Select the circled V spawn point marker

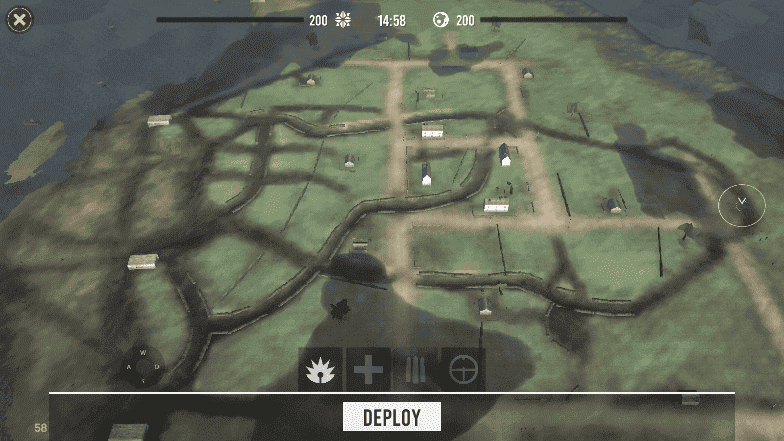pos(742,204)
